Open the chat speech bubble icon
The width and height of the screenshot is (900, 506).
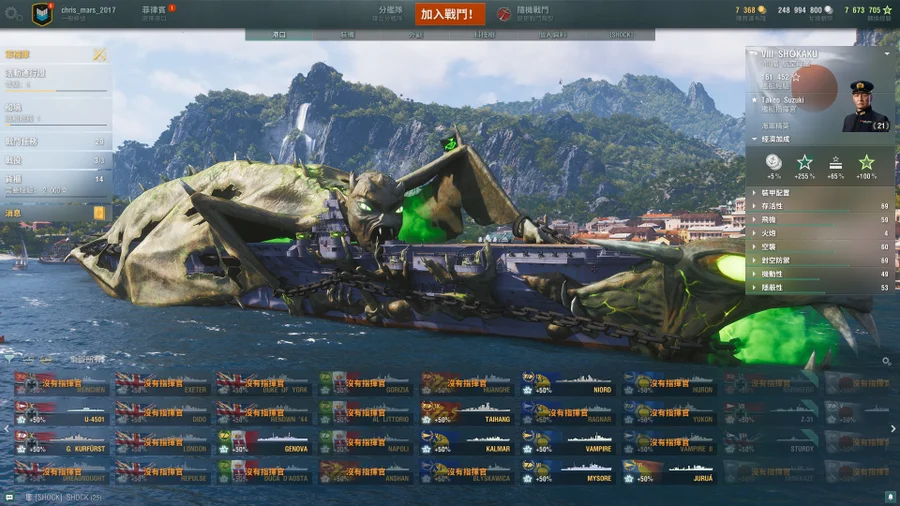point(9,497)
